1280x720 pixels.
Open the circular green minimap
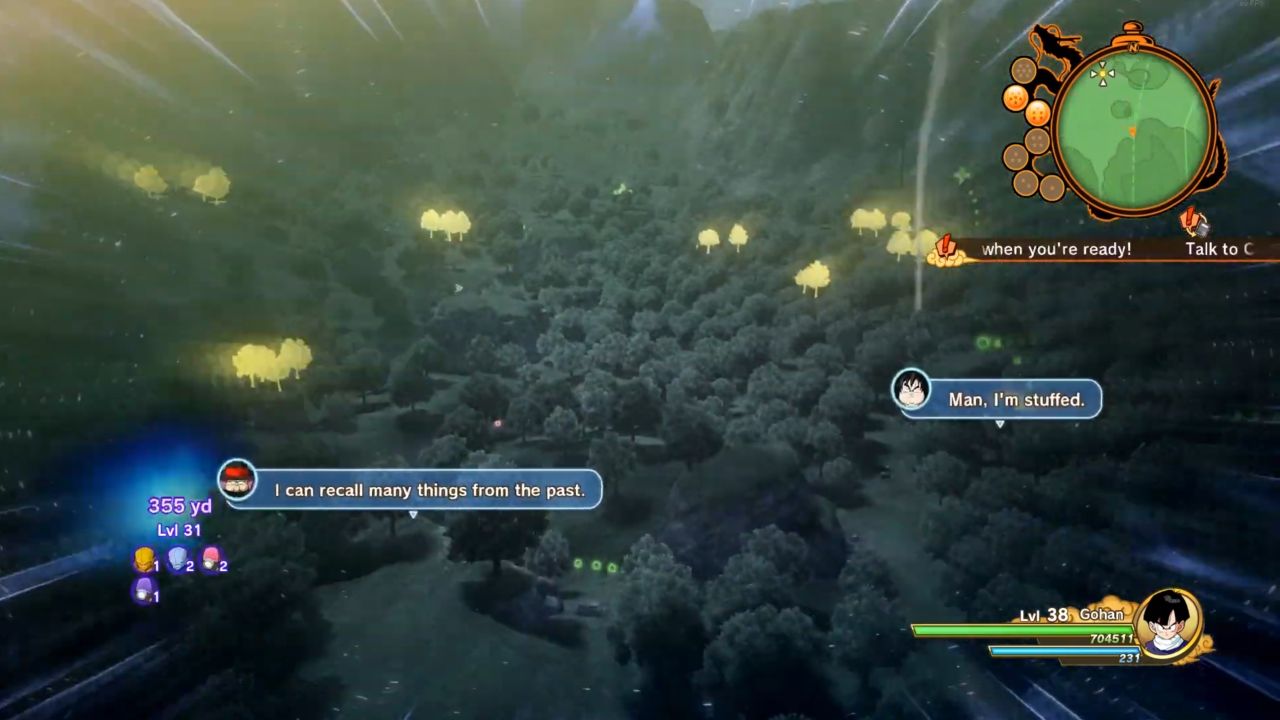coord(1133,128)
